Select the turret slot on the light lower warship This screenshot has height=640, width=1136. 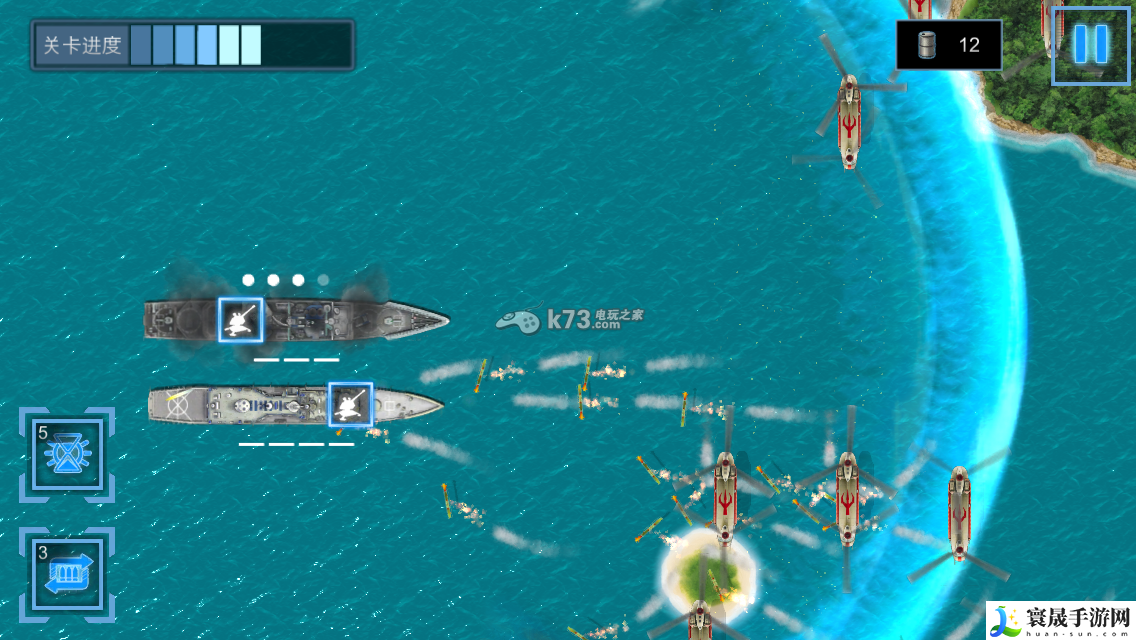coord(350,405)
